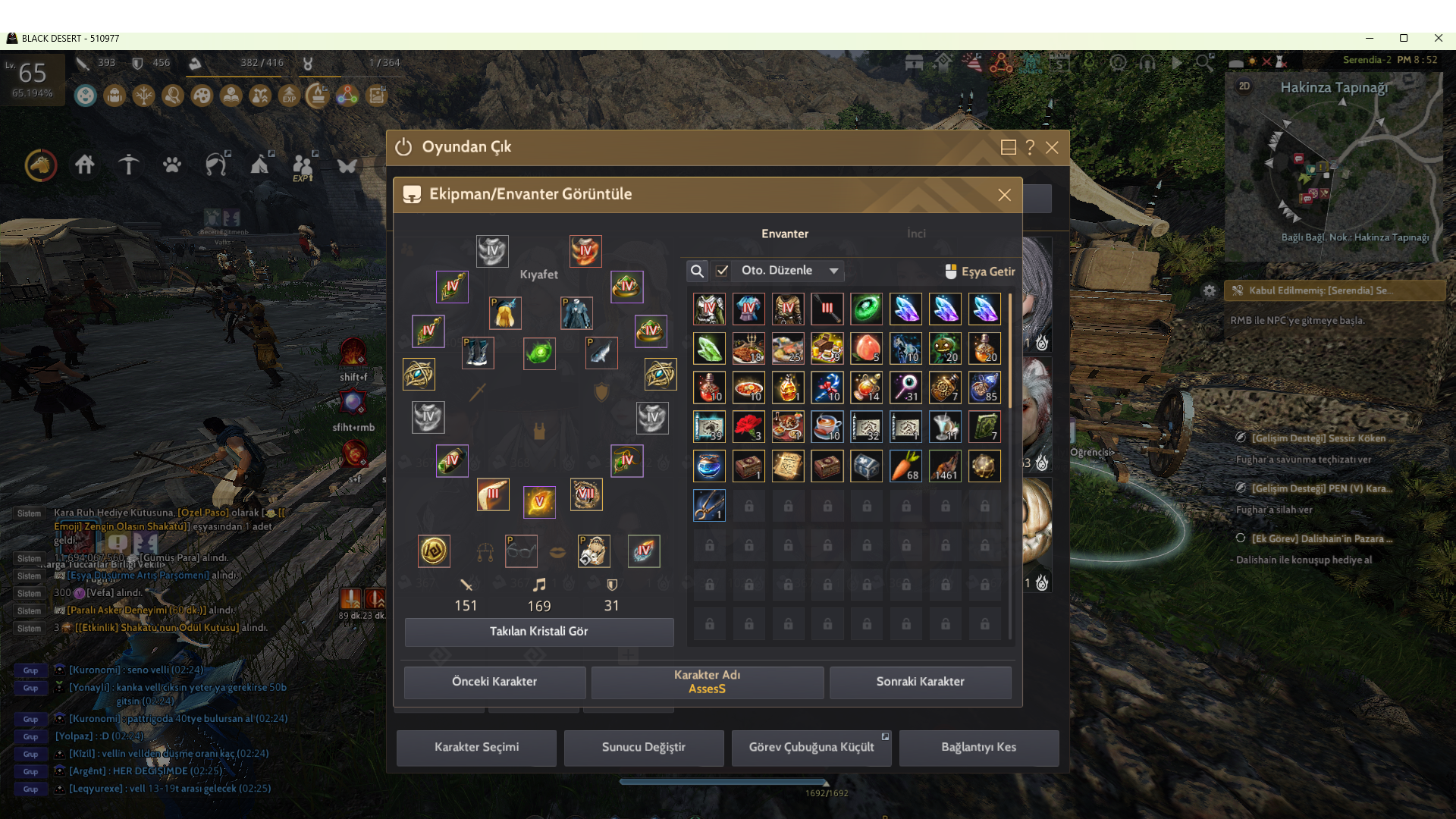Click Bağlantıyı Kes button
The image size is (1456, 819).
tap(978, 748)
